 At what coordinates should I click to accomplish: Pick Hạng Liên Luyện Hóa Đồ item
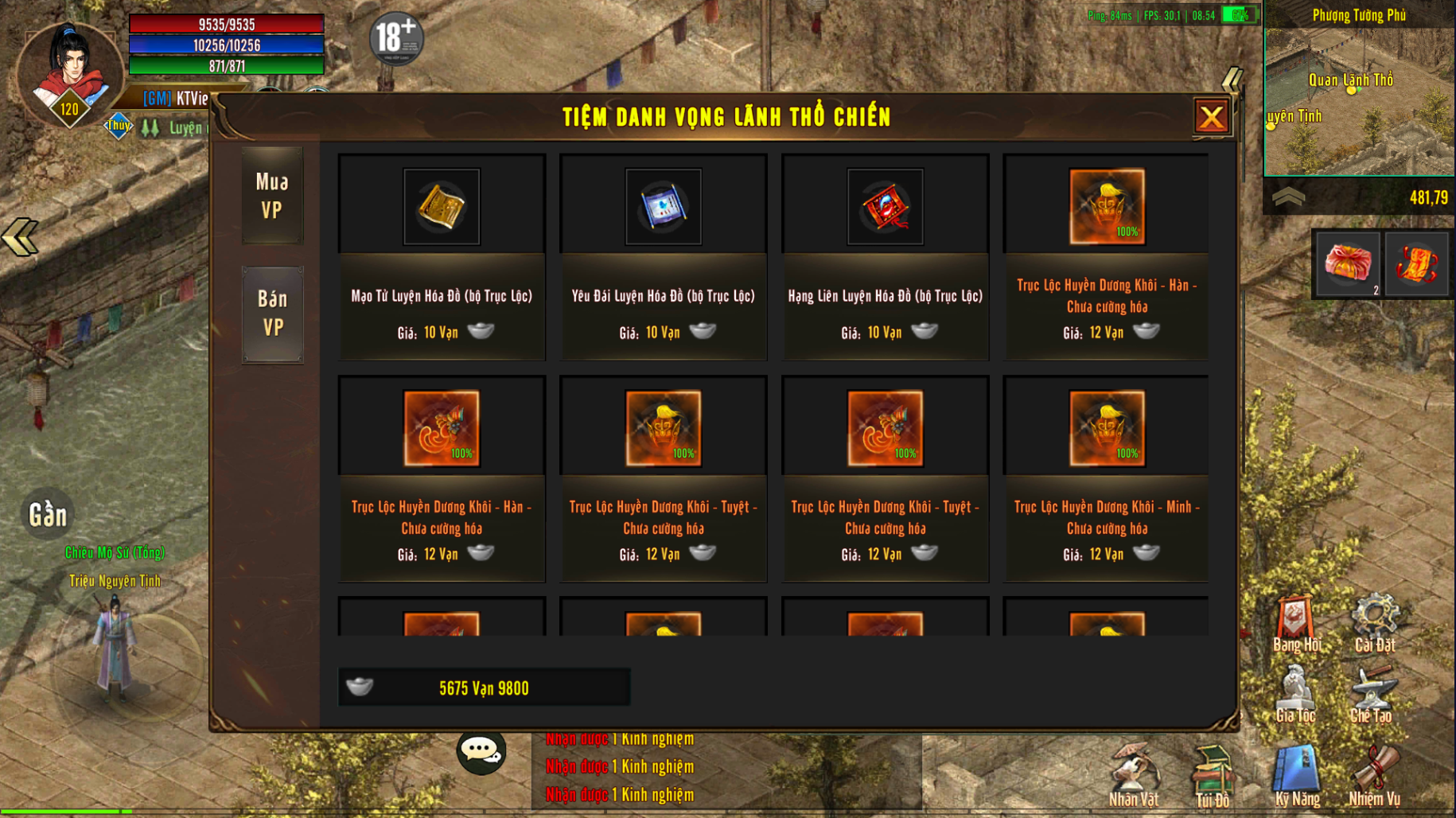tap(885, 207)
